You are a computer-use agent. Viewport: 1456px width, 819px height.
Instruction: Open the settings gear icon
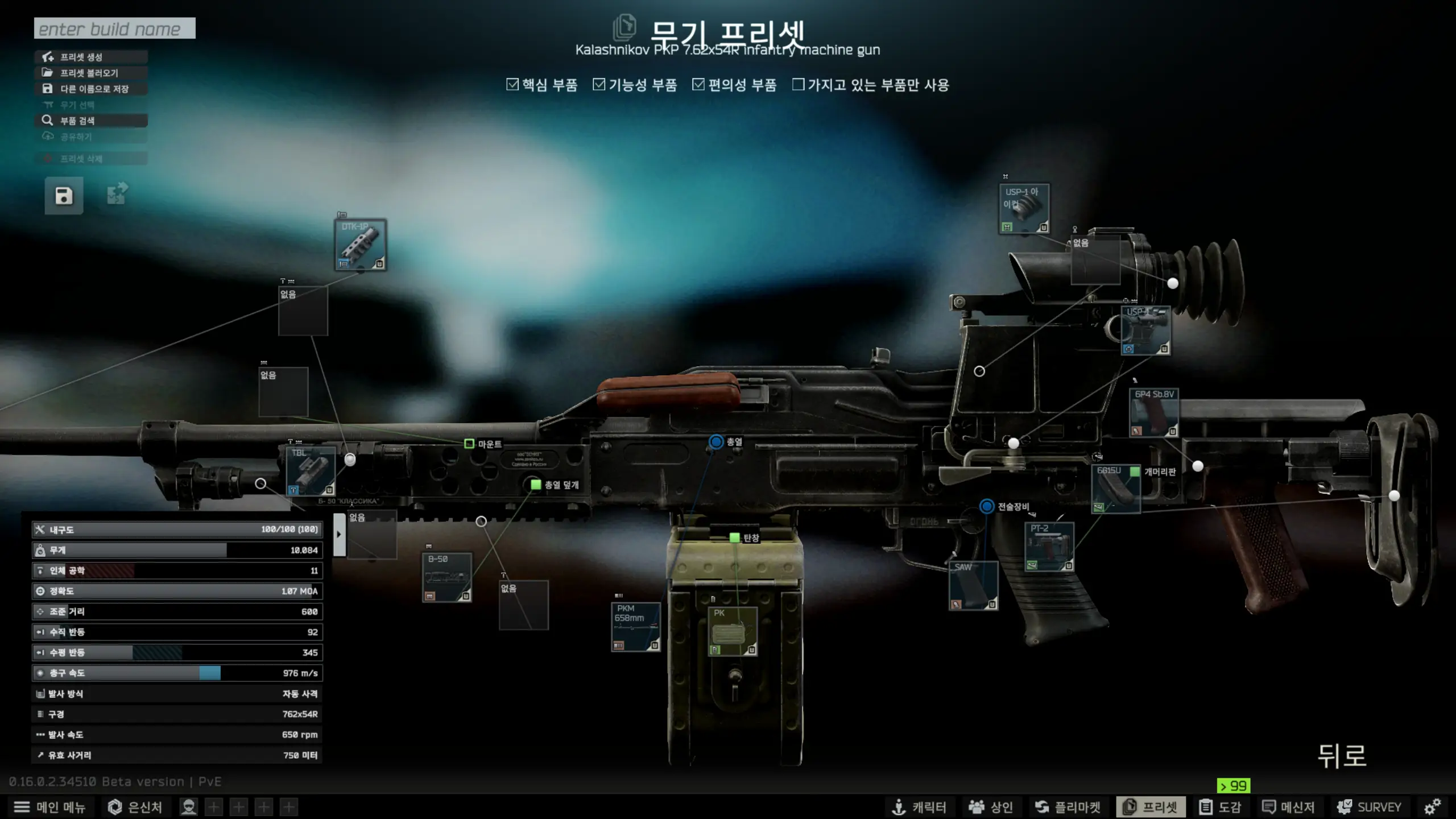pyautogui.click(x=1432, y=806)
